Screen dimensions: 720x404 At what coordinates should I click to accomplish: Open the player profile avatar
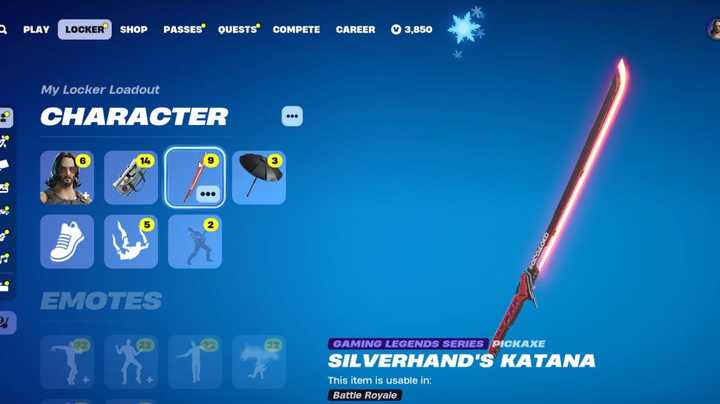[714, 30]
